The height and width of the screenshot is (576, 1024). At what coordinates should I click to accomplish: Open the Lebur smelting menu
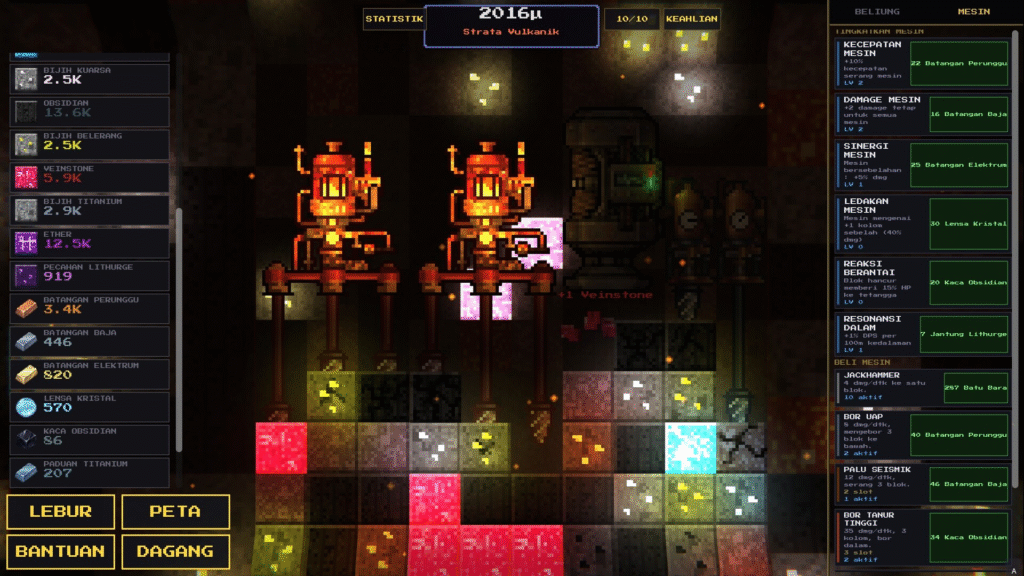pos(60,511)
